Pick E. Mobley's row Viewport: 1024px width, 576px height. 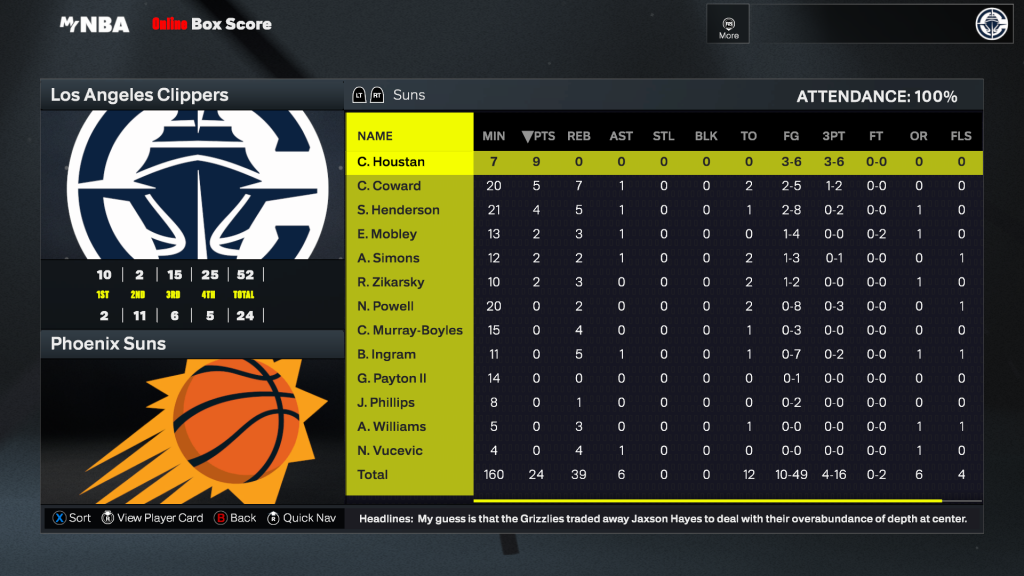coord(387,234)
